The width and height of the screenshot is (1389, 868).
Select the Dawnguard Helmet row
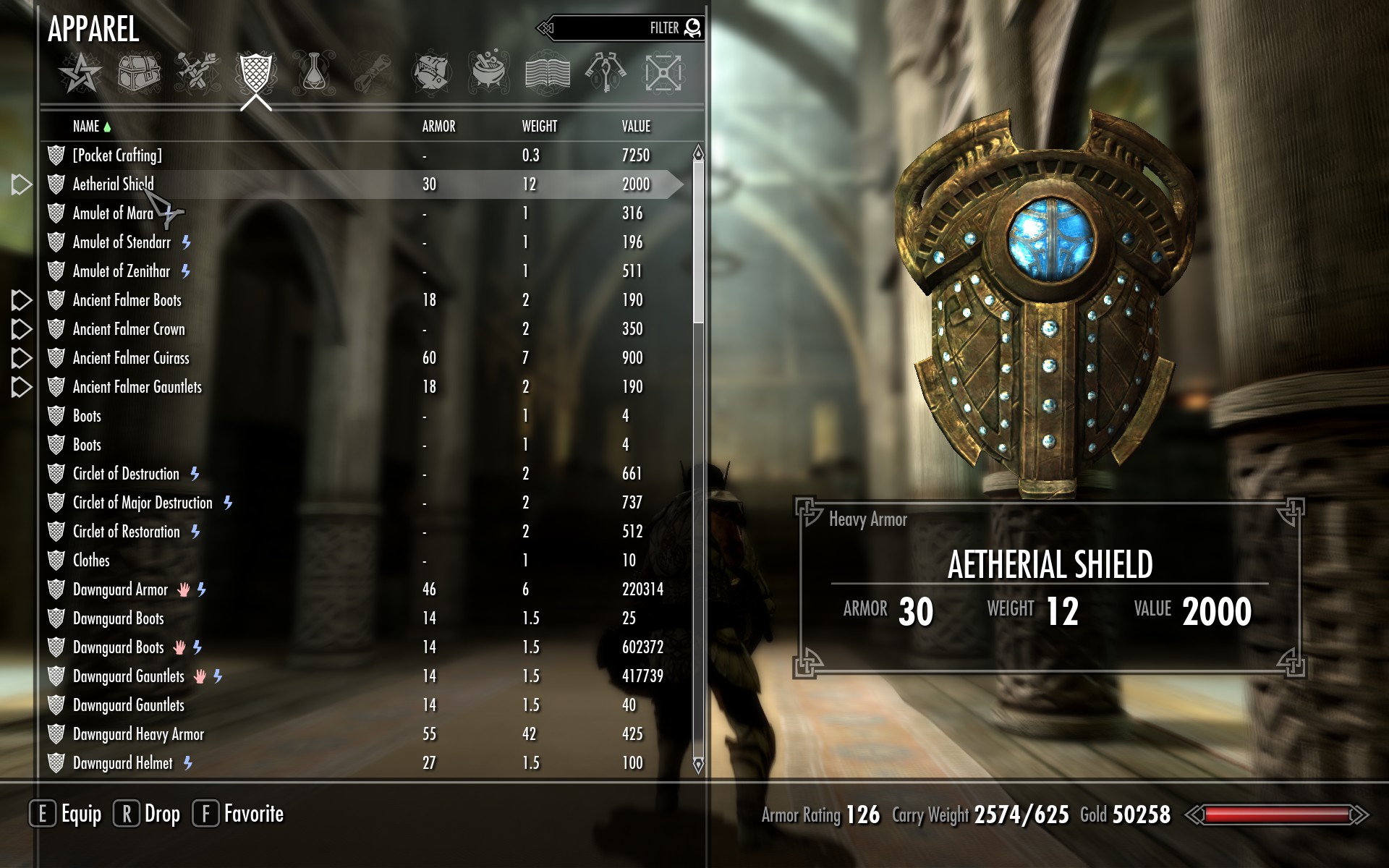point(122,763)
